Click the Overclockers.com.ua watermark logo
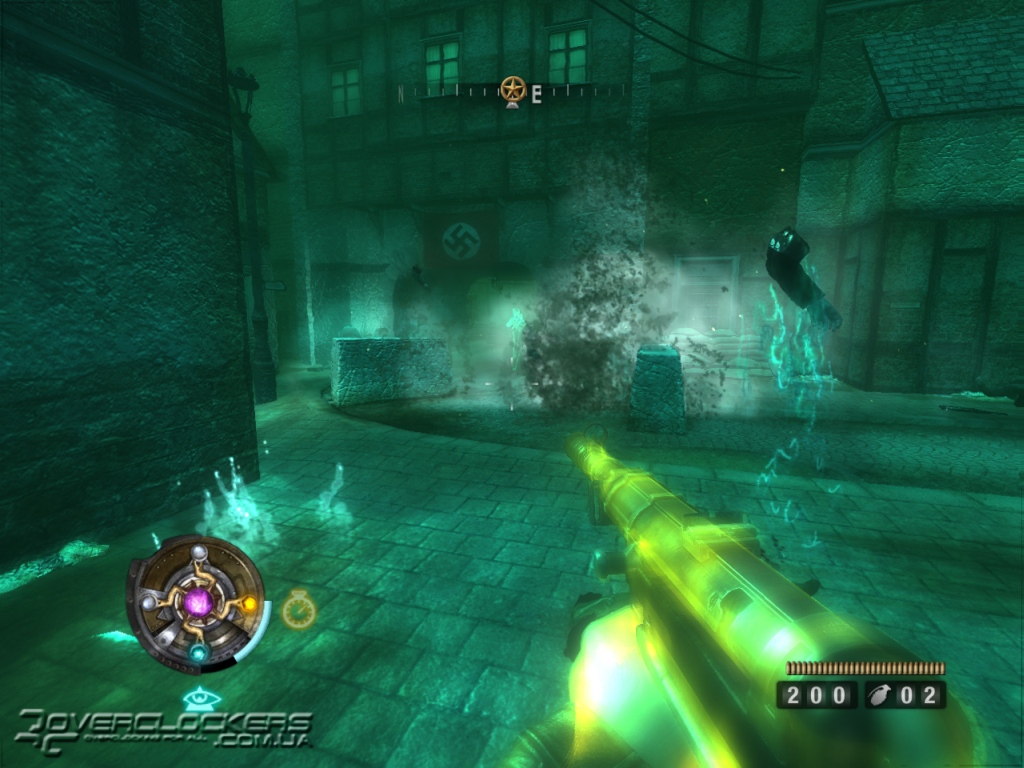This screenshot has height=768, width=1024. pyautogui.click(x=165, y=728)
